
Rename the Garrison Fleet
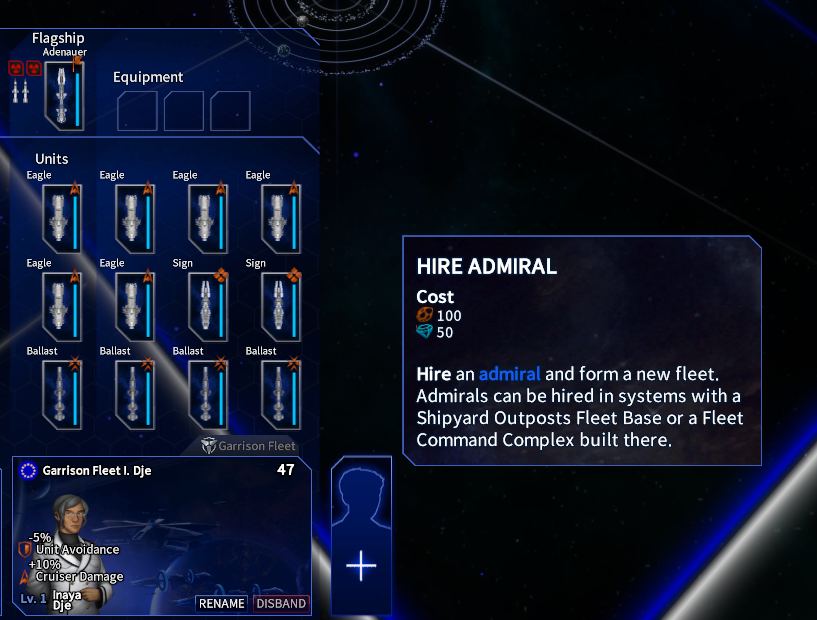pos(222,603)
